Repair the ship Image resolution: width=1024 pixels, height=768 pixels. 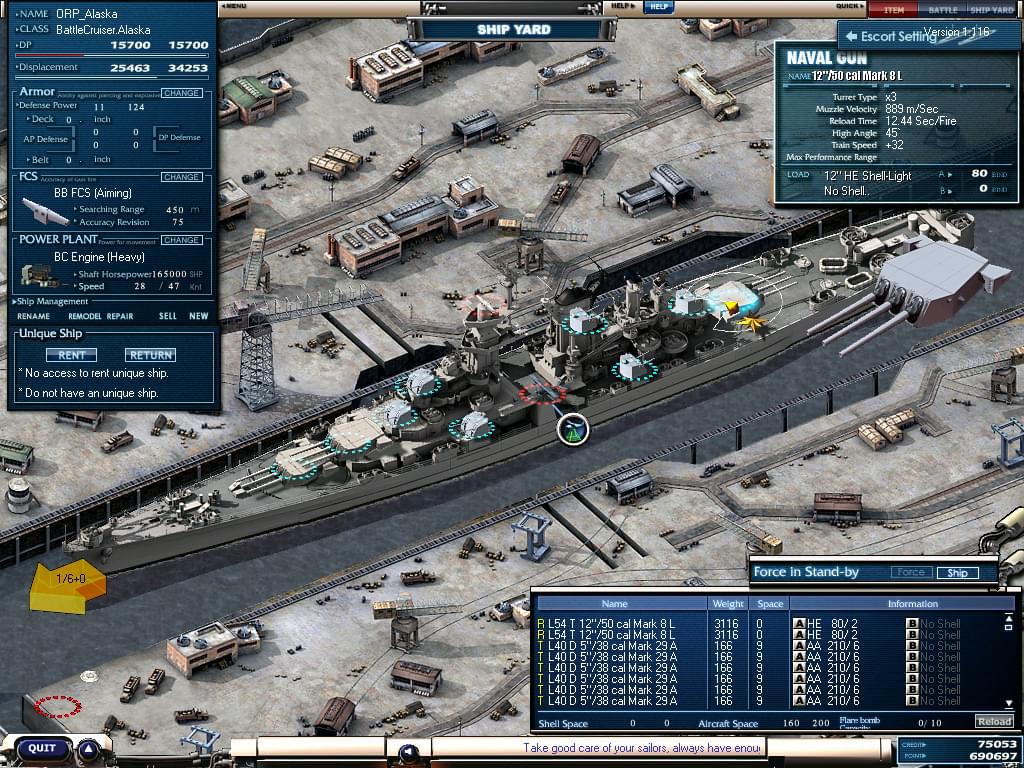(120, 316)
